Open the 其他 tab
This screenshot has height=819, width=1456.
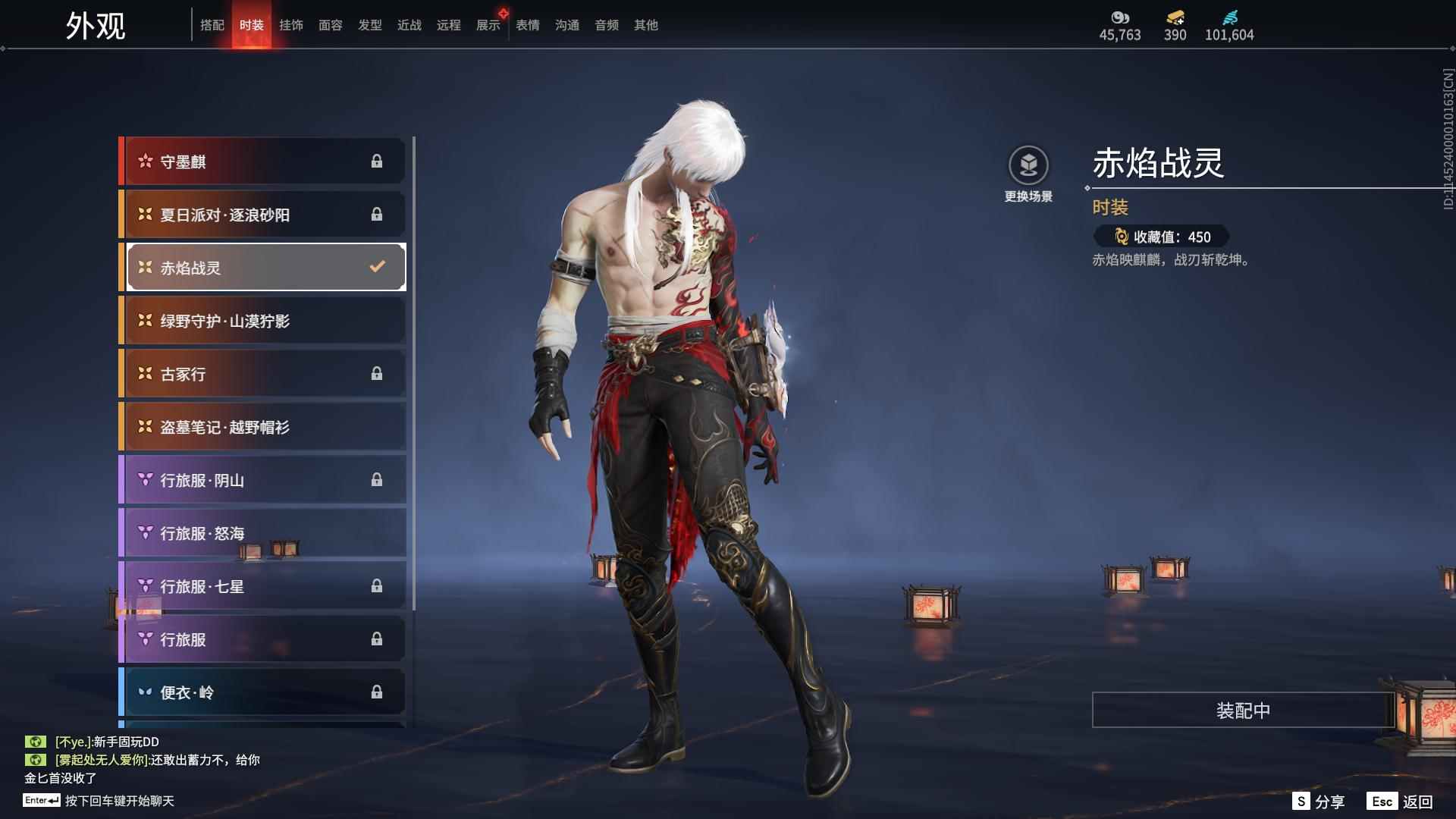click(x=645, y=25)
